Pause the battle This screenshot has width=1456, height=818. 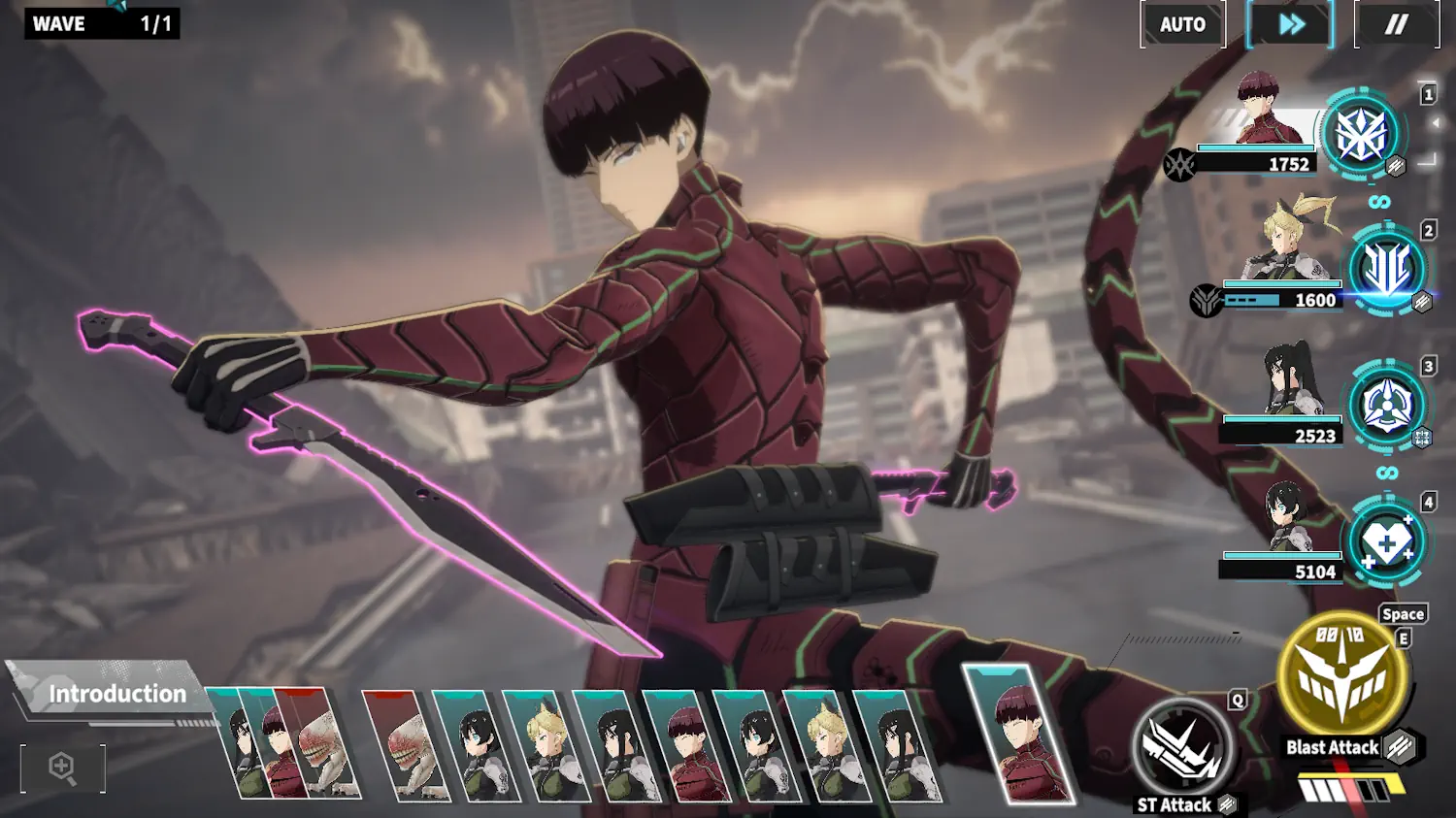click(x=1396, y=25)
